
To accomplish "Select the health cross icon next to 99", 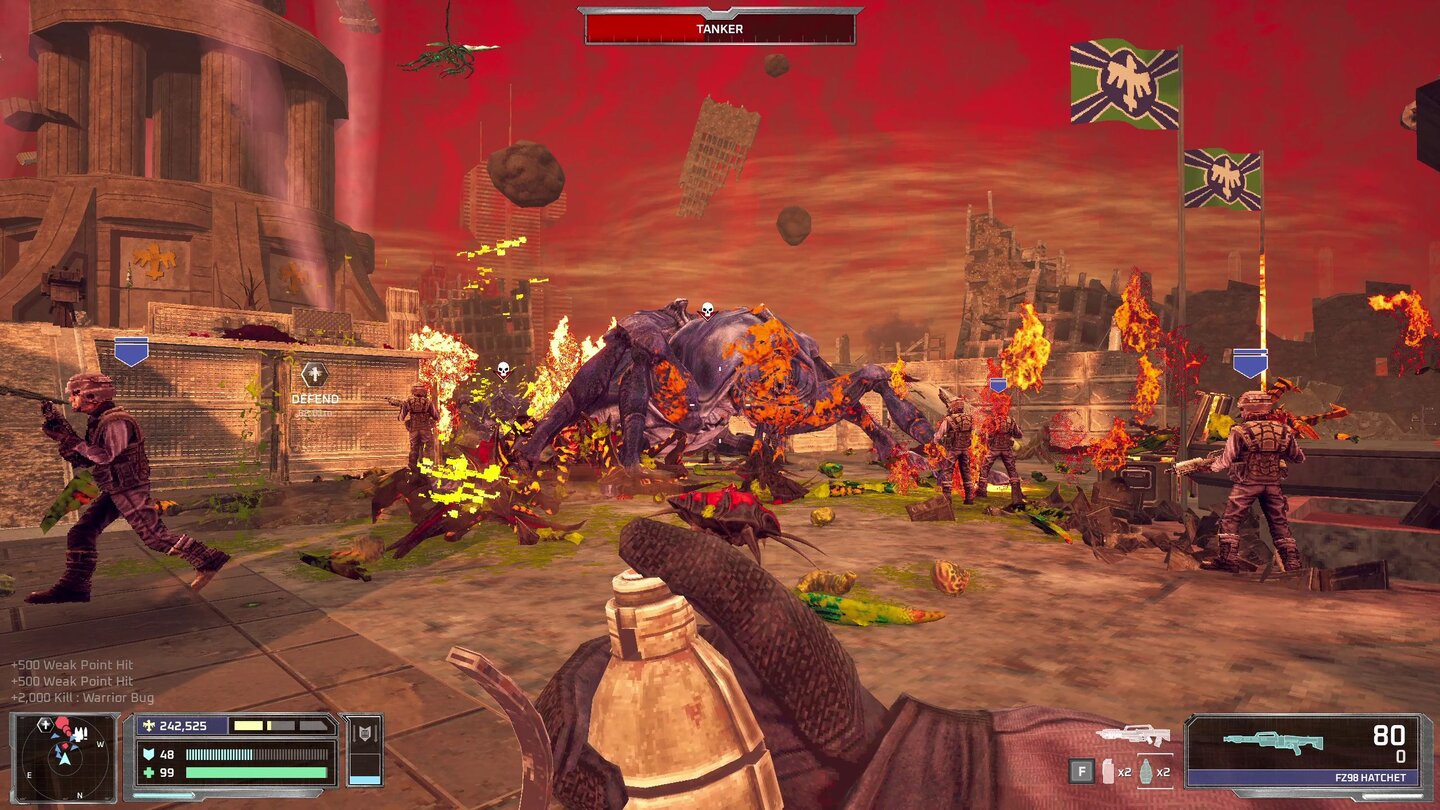I will click(147, 771).
